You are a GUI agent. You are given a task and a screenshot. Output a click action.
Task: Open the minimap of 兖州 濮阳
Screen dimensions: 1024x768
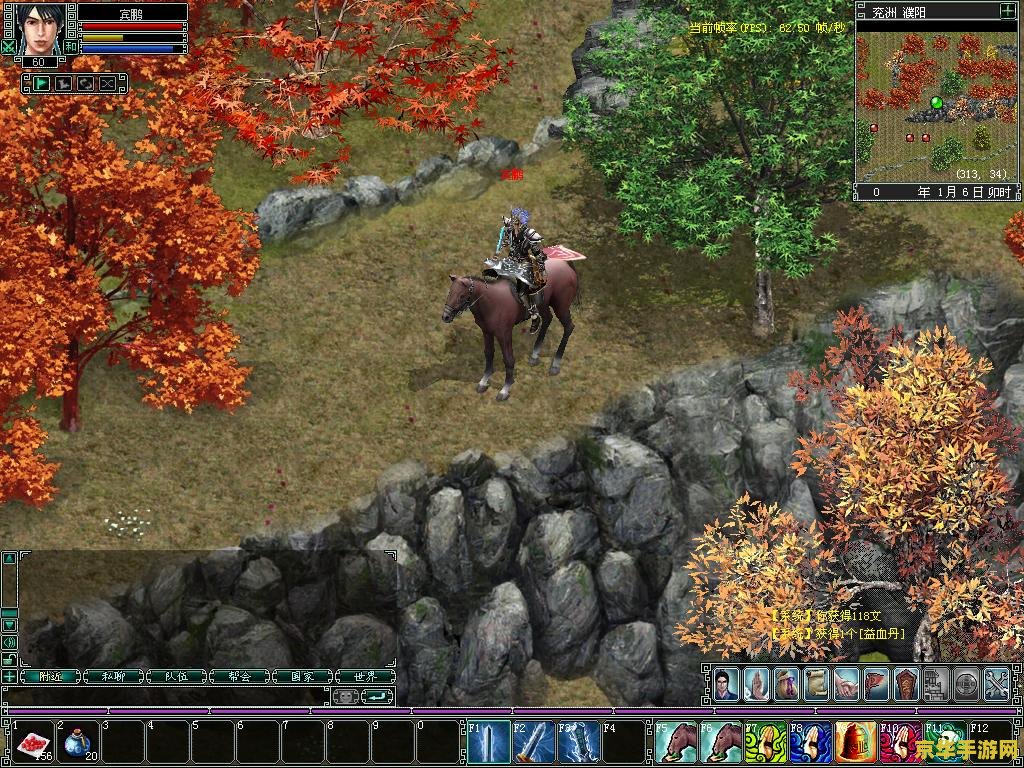coord(938,102)
